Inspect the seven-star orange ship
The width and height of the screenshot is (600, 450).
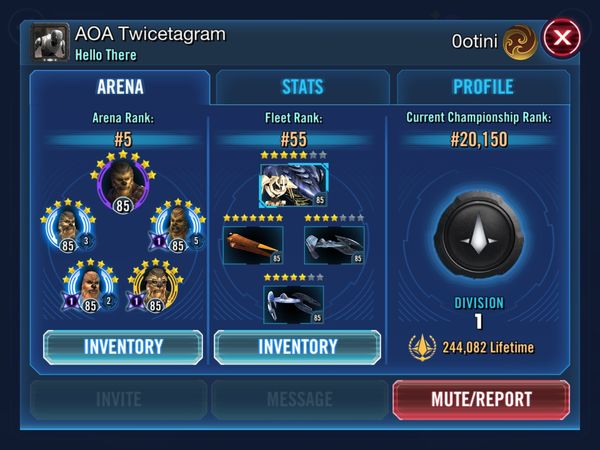tap(251, 244)
